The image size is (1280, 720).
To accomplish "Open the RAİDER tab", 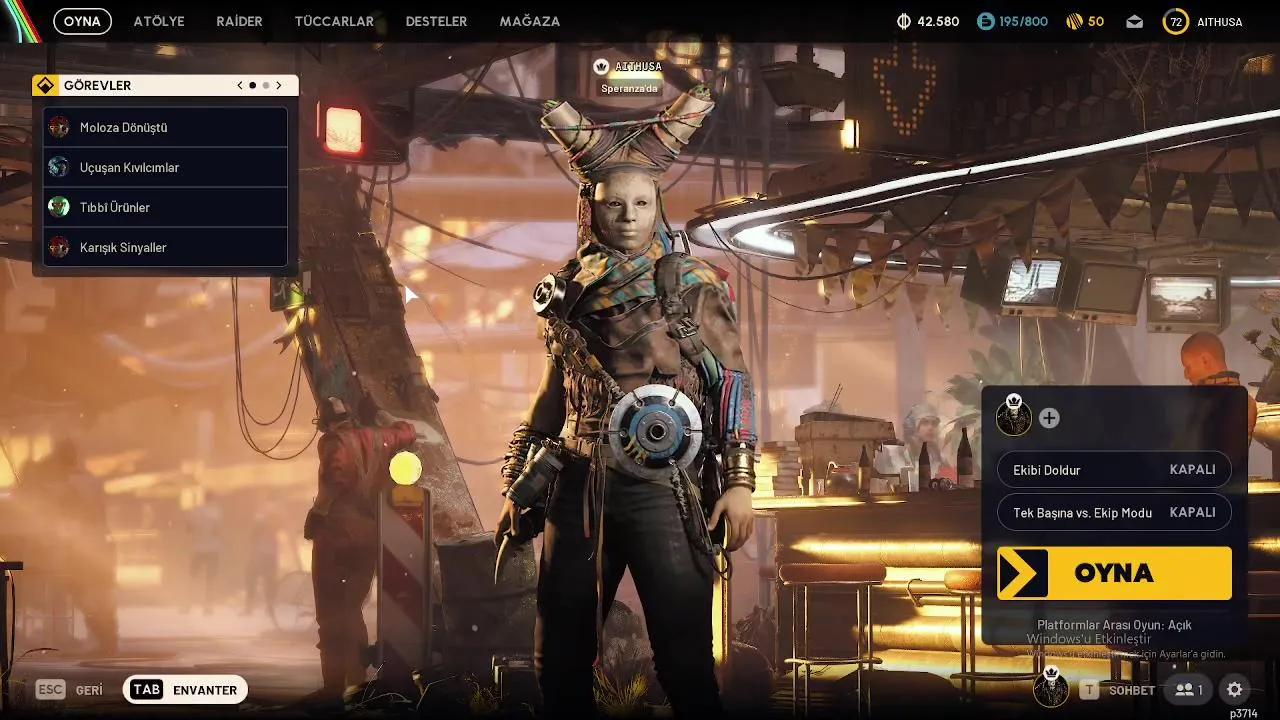I will click(239, 21).
